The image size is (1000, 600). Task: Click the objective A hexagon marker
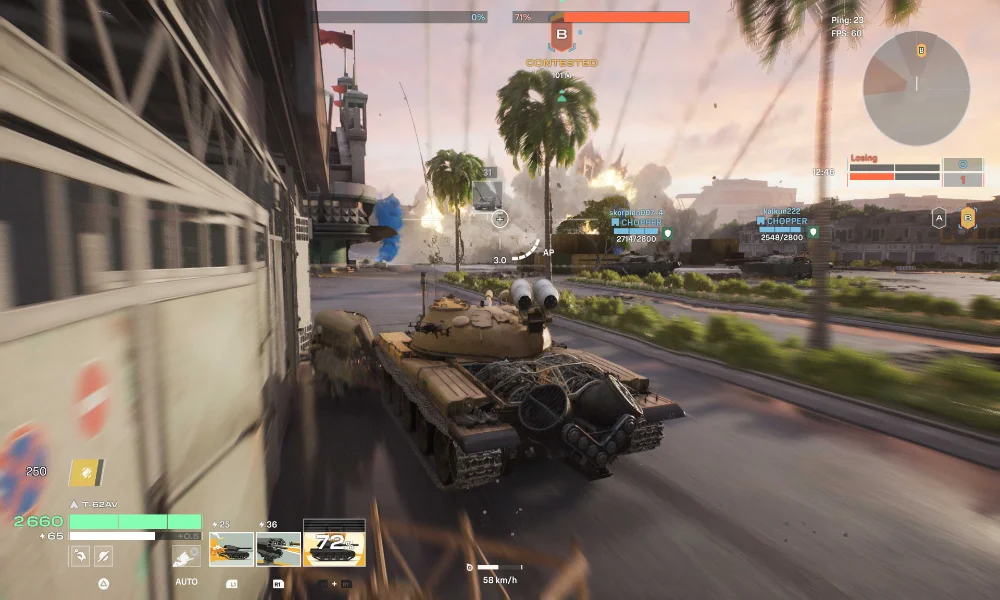tap(939, 217)
